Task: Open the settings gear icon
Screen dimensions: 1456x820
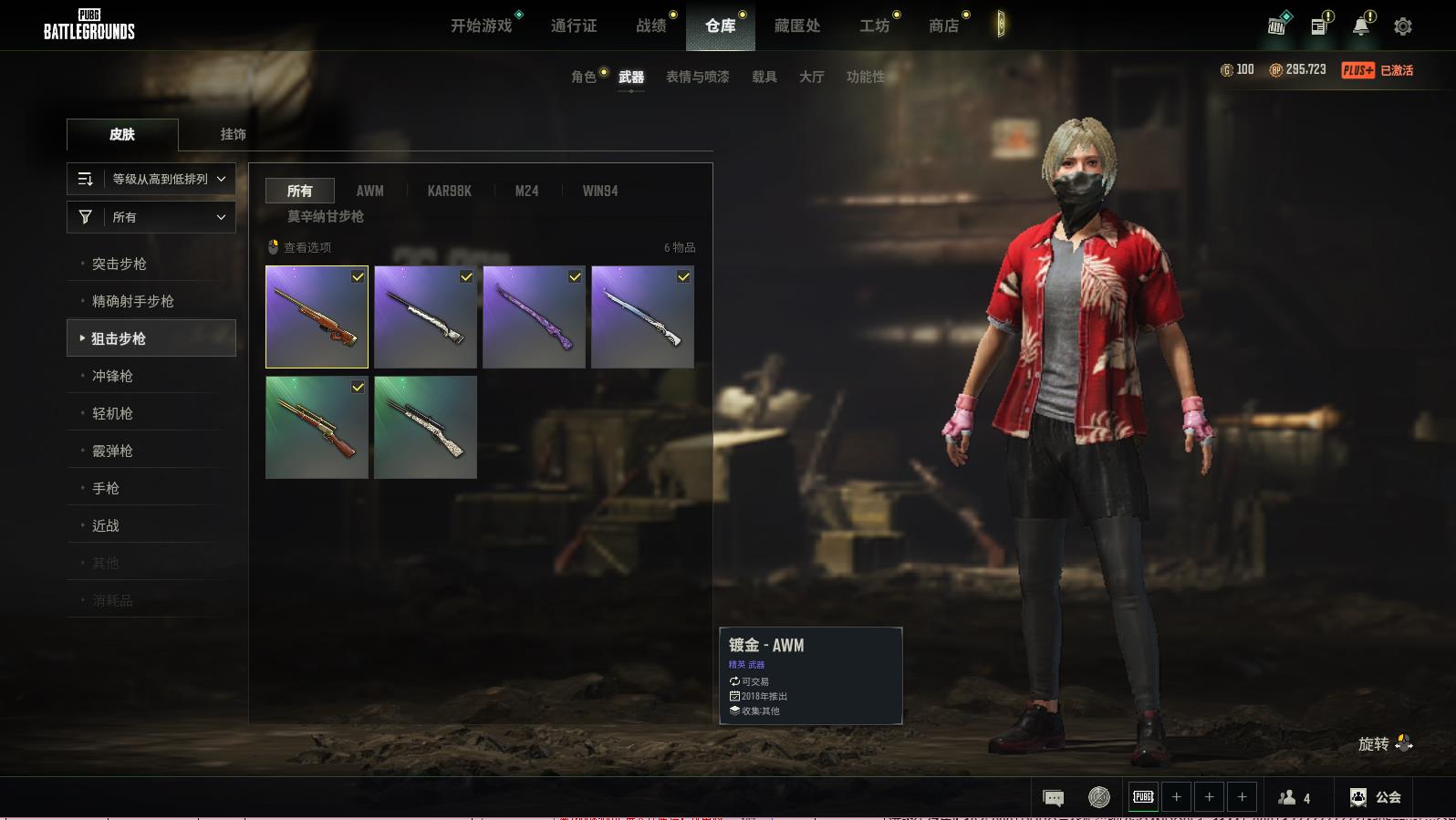Action: click(1402, 26)
